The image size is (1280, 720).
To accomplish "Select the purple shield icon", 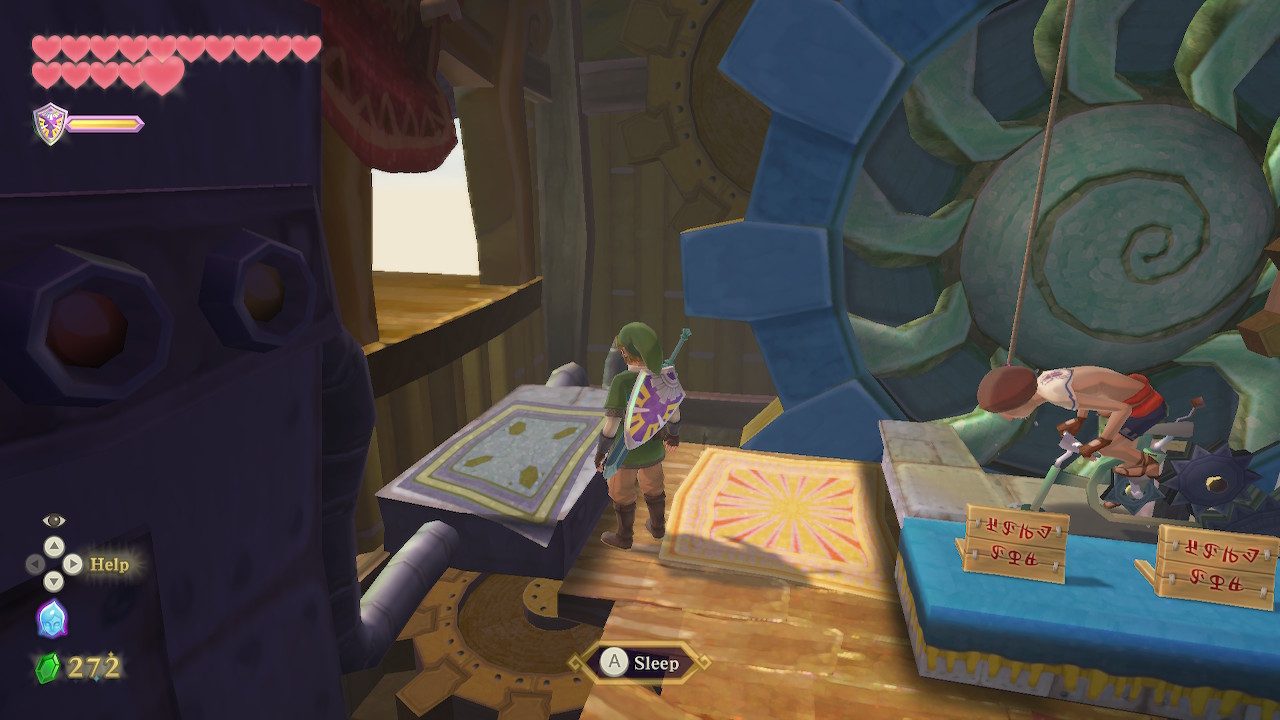I will (50, 124).
